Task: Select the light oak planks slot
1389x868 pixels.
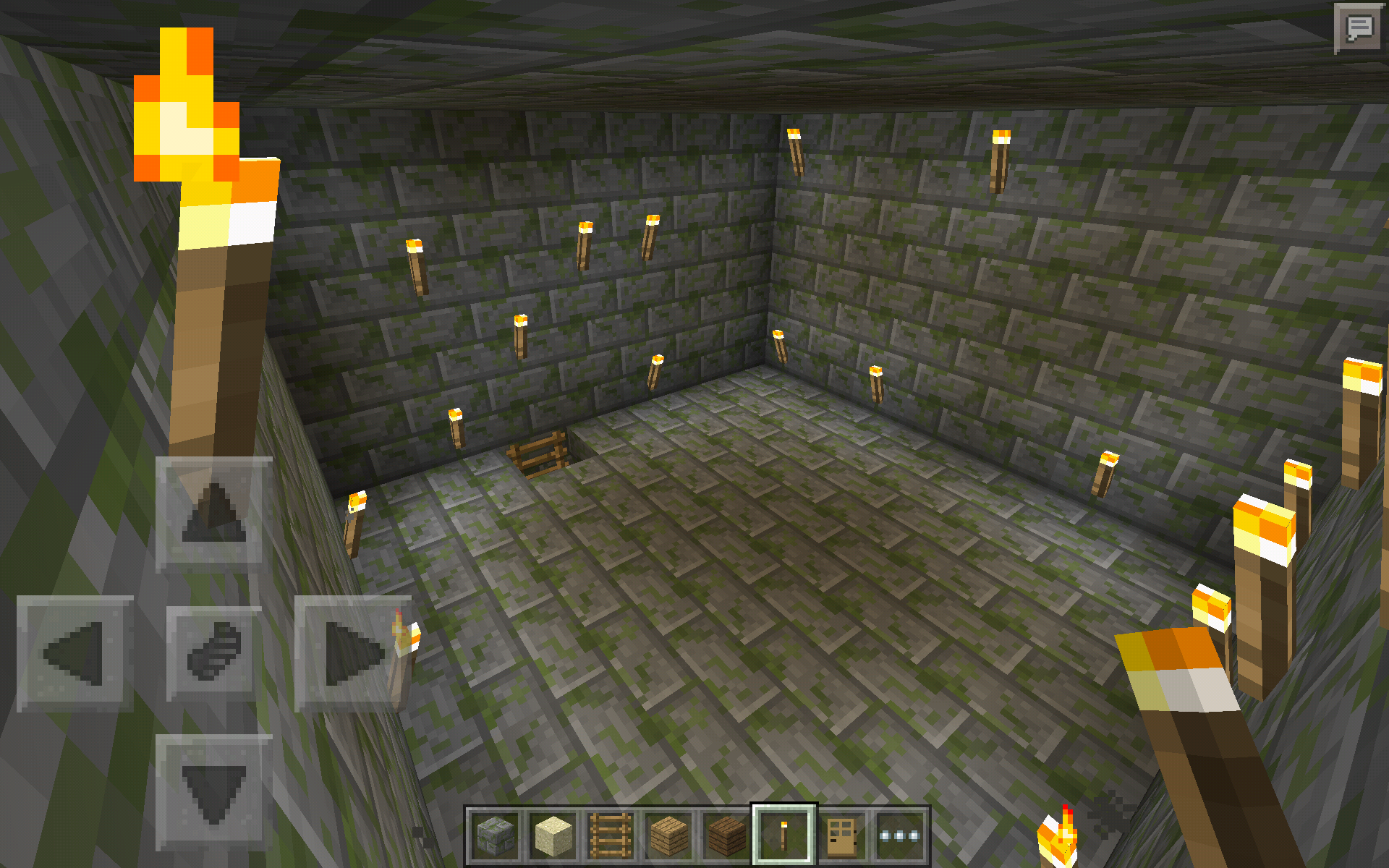Action: click(669, 835)
